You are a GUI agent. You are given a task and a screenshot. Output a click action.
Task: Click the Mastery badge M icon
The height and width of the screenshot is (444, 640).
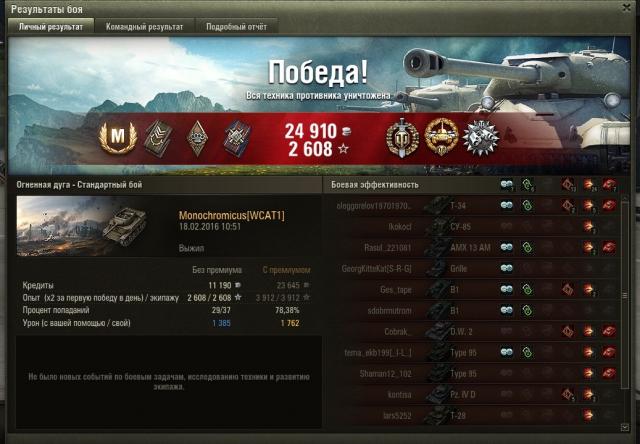pos(118,135)
